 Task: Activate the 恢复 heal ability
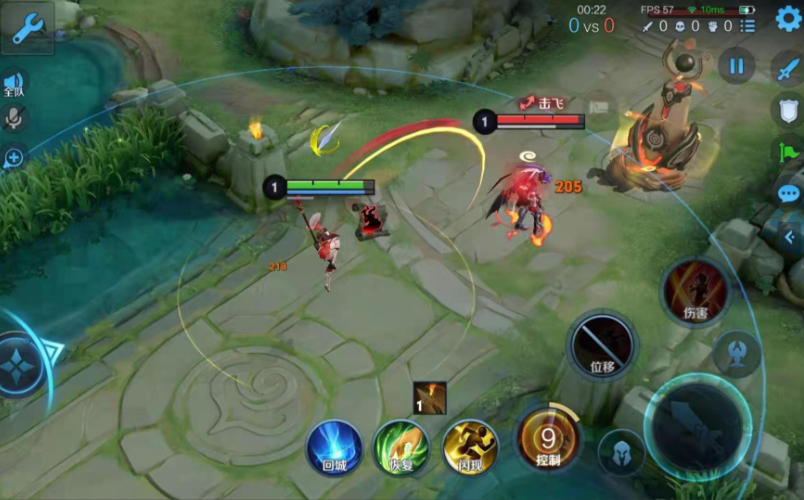coord(401,446)
